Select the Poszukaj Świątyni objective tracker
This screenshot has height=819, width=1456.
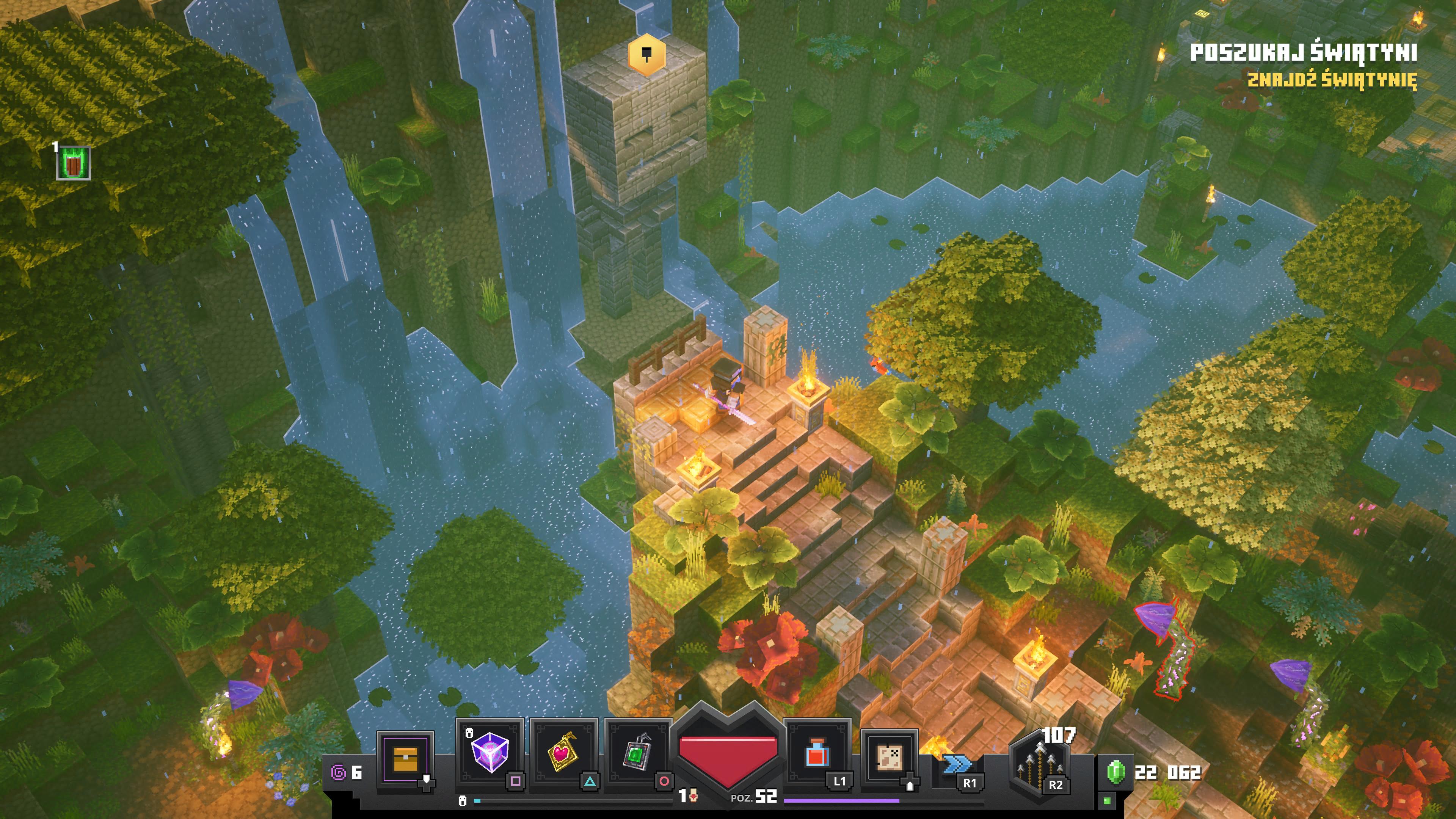coord(1304,53)
